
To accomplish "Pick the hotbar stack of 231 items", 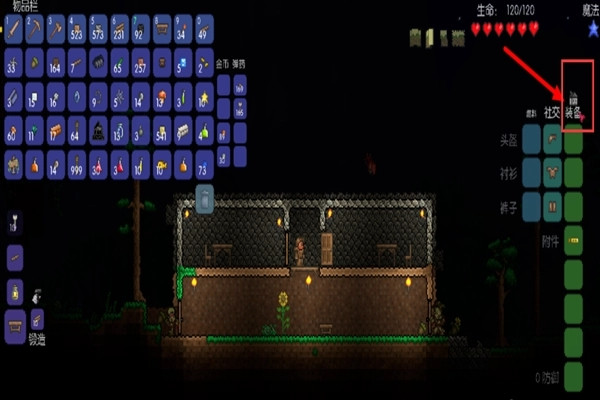I will tap(120, 28).
